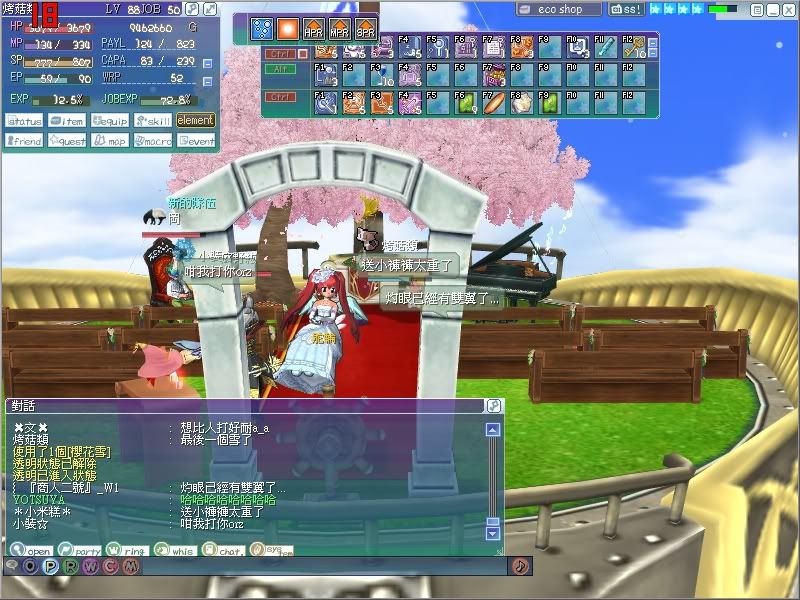Close the game window

click(x=789, y=9)
